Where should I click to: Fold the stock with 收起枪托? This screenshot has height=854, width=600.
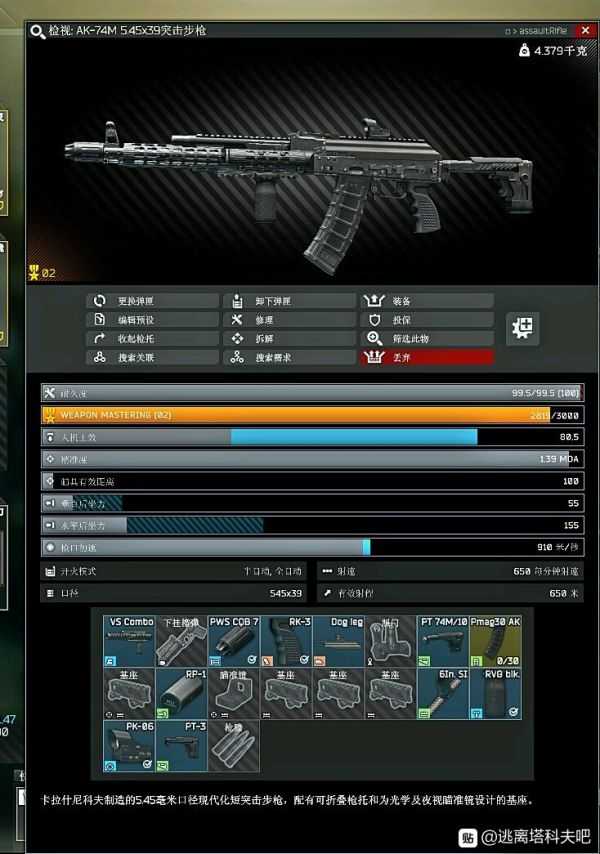pyautogui.click(x=151, y=339)
